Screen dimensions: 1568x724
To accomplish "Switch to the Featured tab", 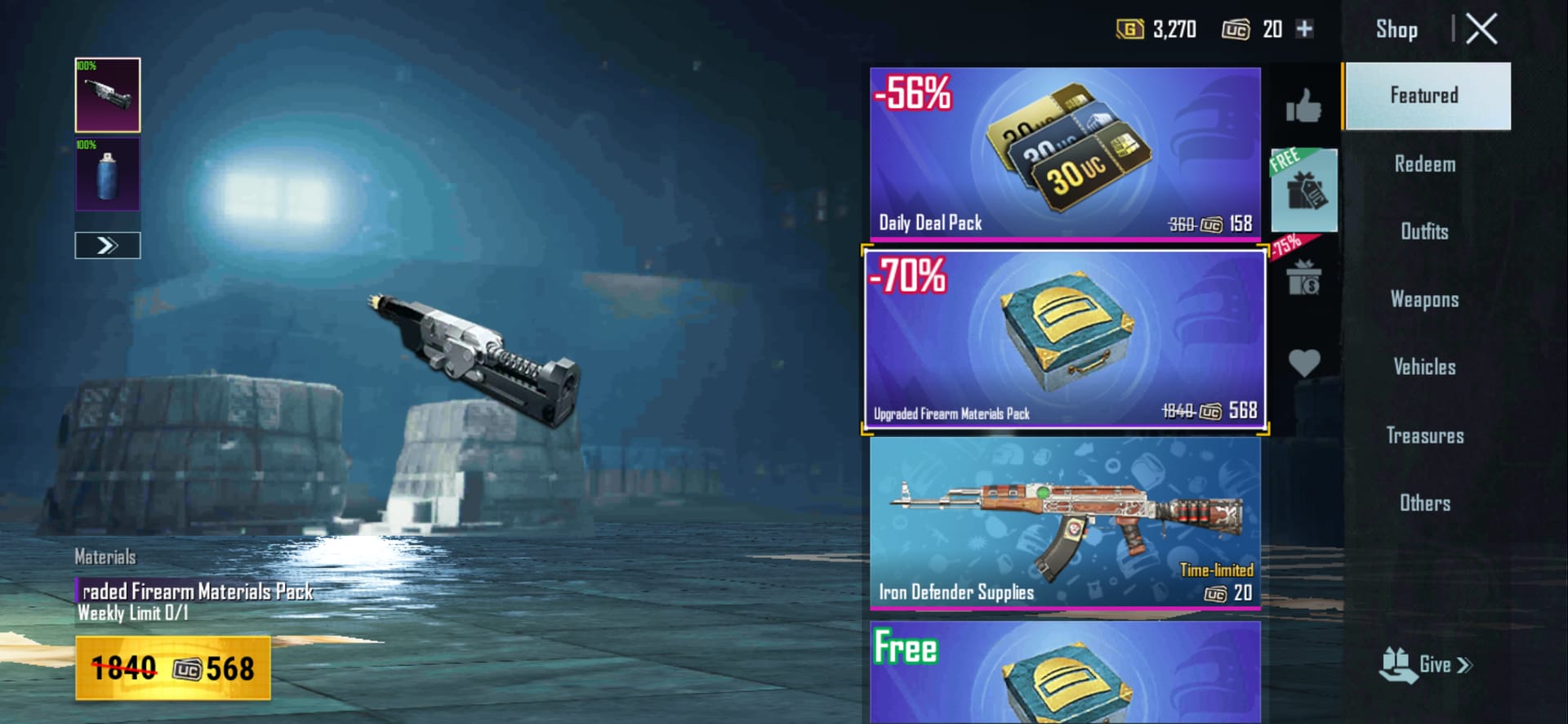I will (x=1426, y=96).
